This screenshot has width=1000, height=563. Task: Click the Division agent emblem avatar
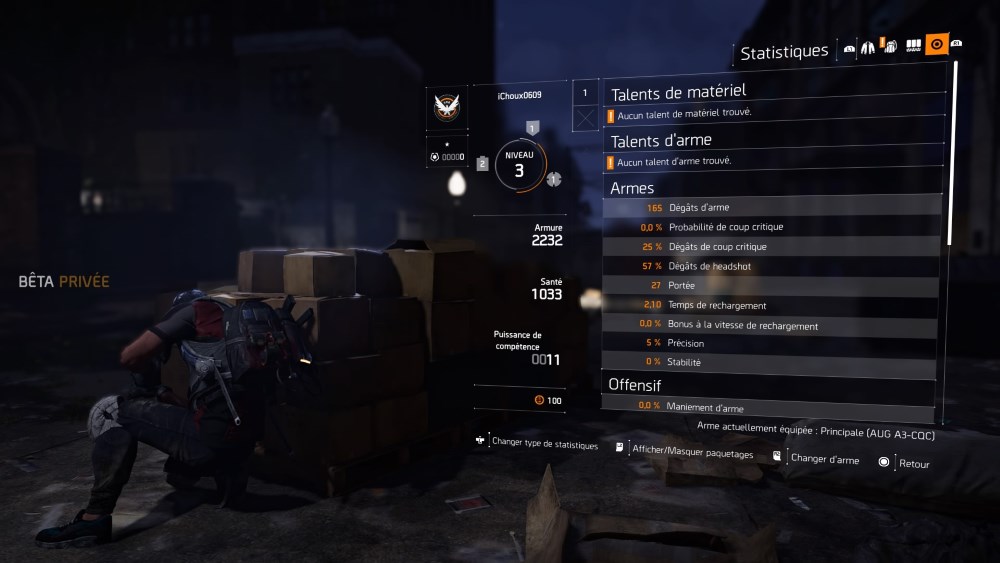pos(446,107)
